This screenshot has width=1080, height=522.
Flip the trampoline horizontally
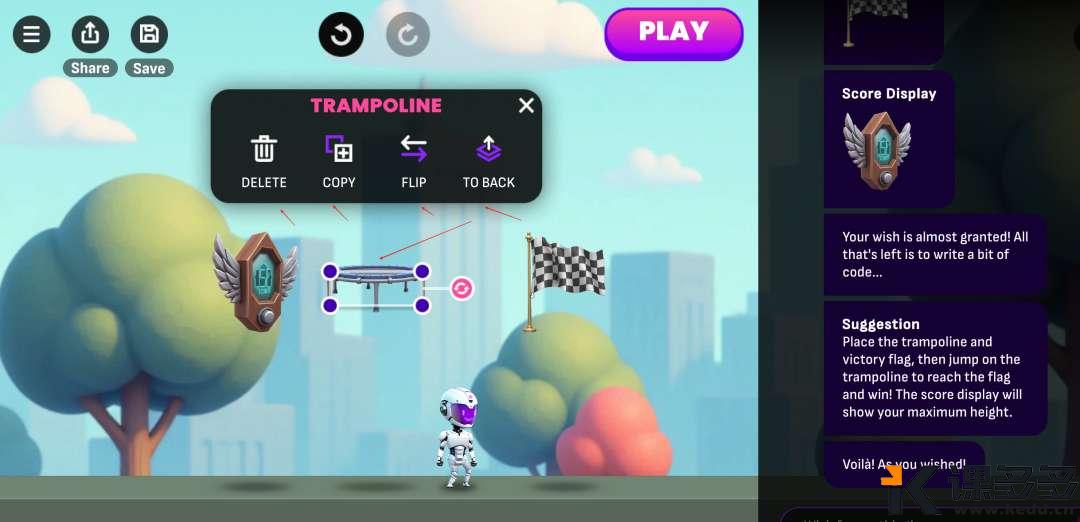pyautogui.click(x=414, y=160)
